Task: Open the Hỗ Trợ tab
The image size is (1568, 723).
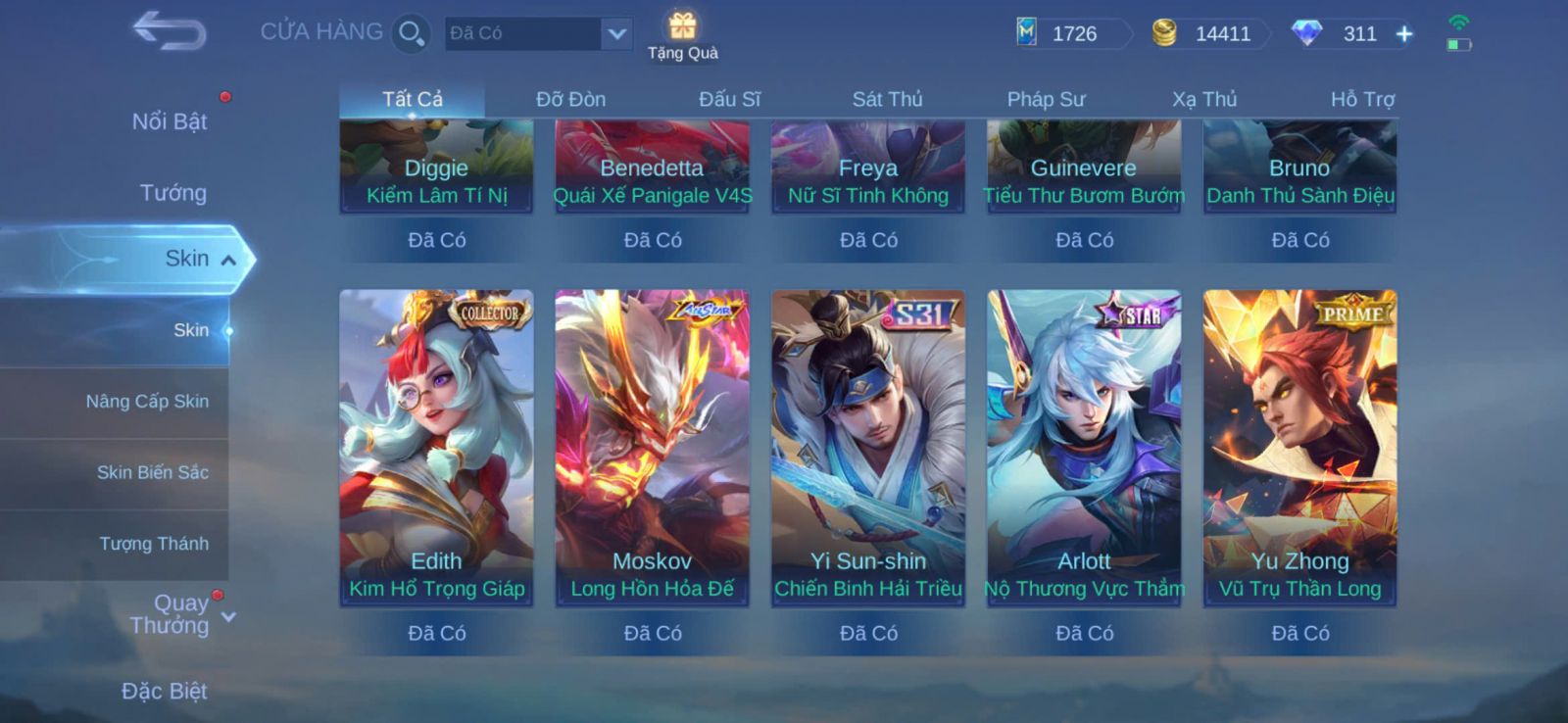Action: (x=1362, y=99)
